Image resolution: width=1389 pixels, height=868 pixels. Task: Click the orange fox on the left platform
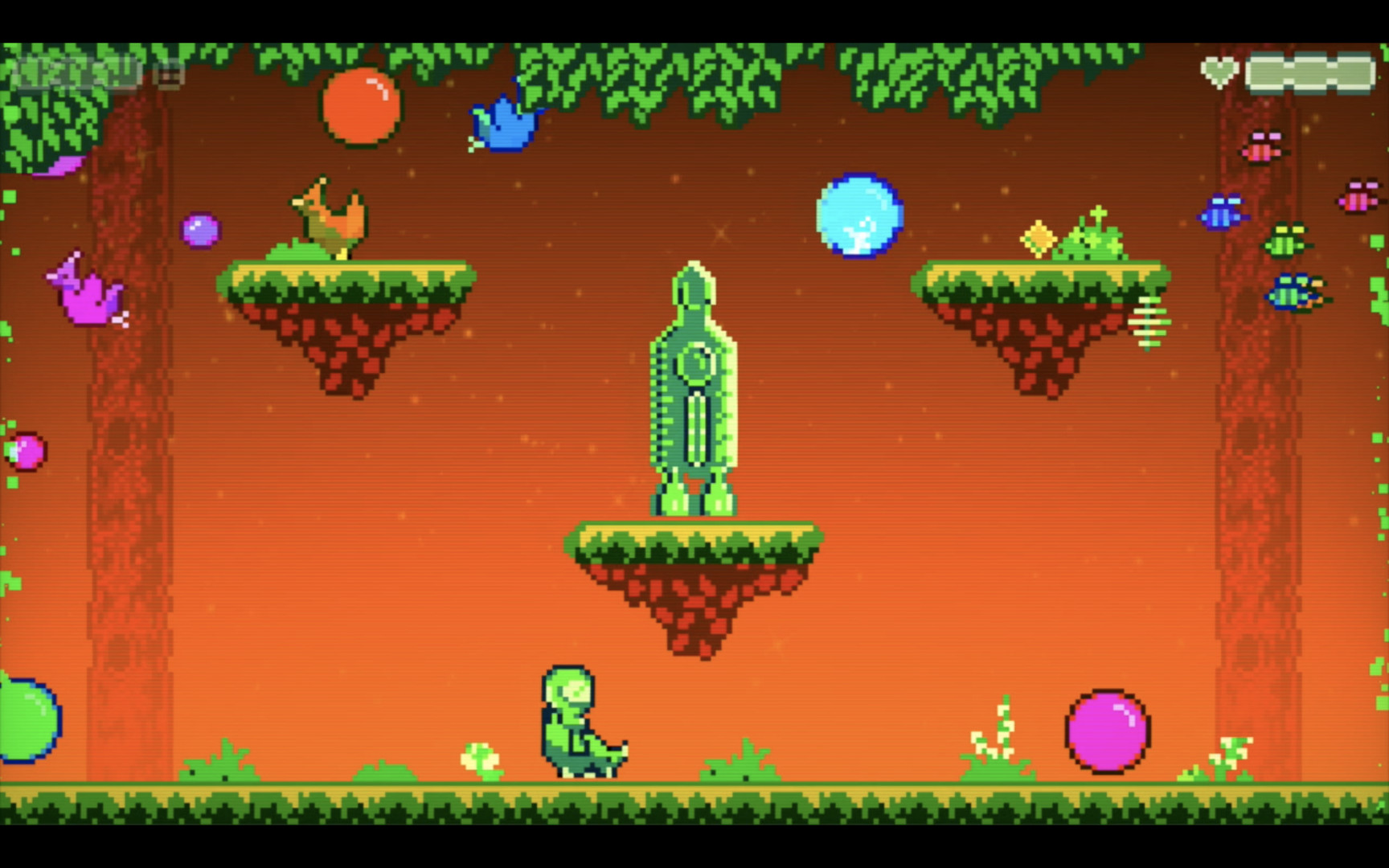[330, 217]
